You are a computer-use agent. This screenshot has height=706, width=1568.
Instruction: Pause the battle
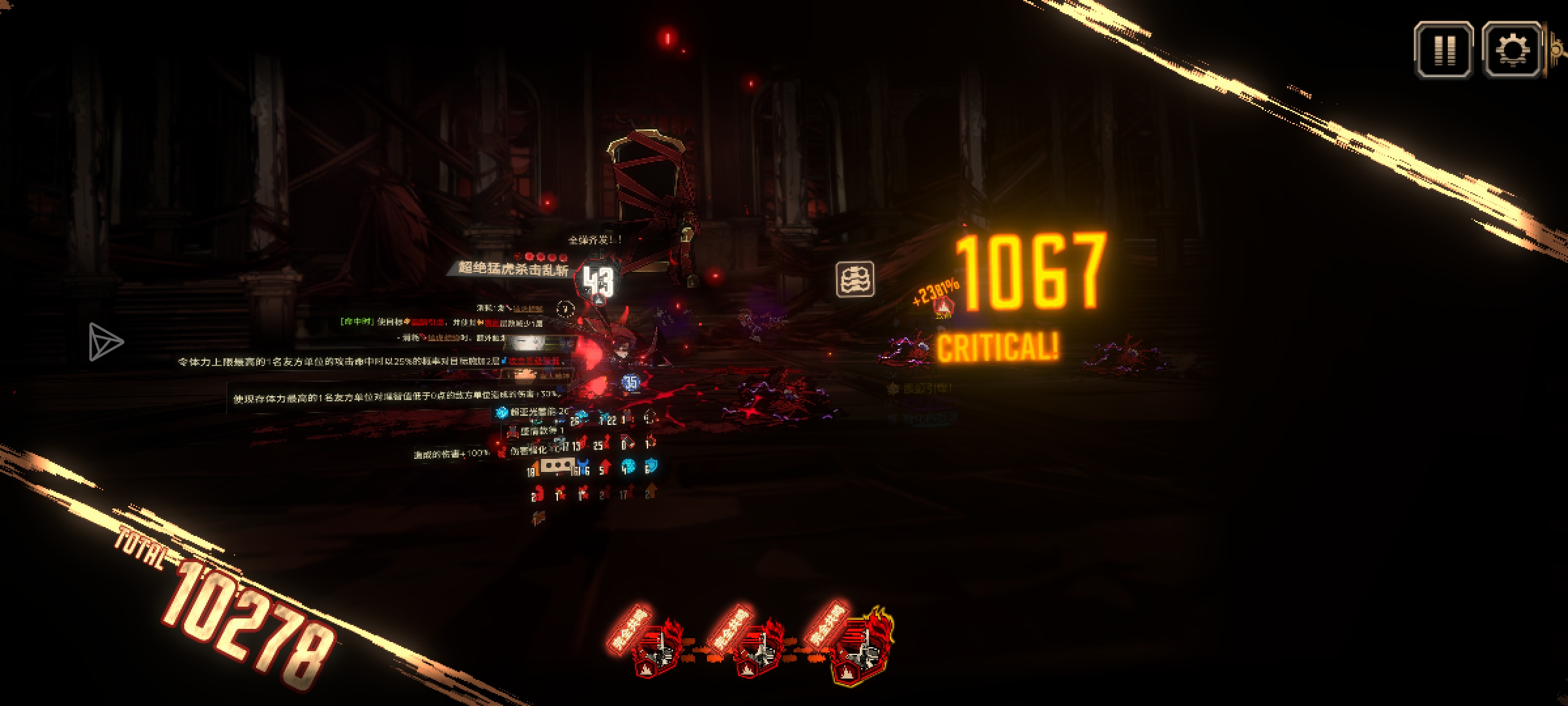pyautogui.click(x=1443, y=50)
